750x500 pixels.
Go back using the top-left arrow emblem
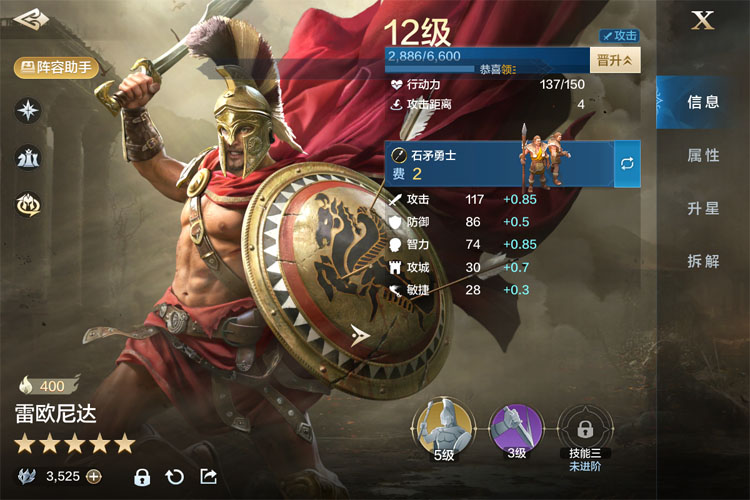[30, 20]
